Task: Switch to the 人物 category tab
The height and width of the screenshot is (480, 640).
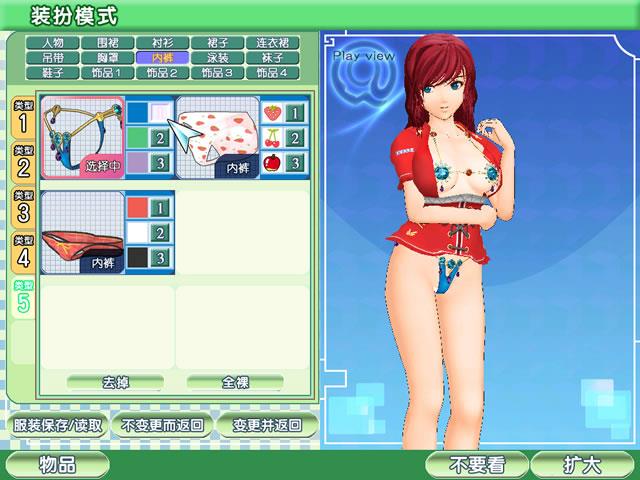Action: pyautogui.click(x=53, y=43)
